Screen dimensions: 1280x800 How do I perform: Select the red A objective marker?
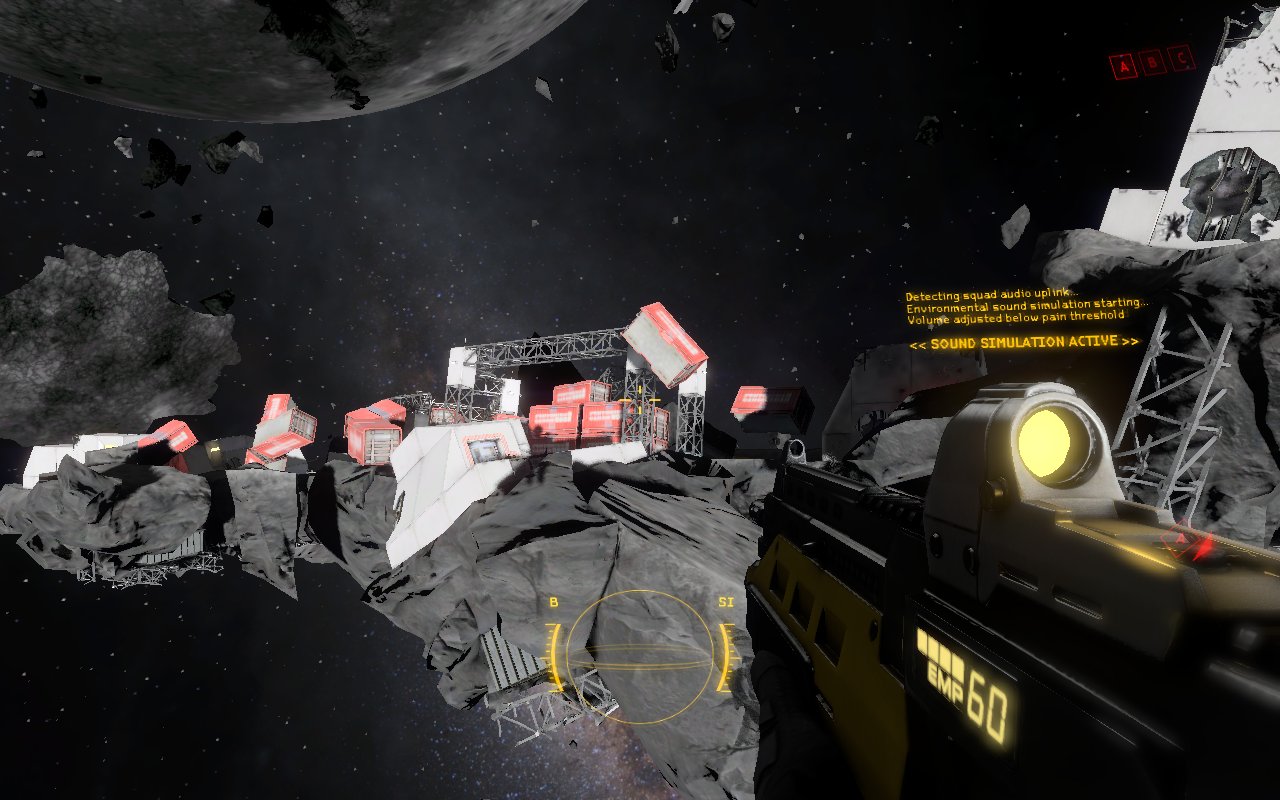[x=1126, y=66]
